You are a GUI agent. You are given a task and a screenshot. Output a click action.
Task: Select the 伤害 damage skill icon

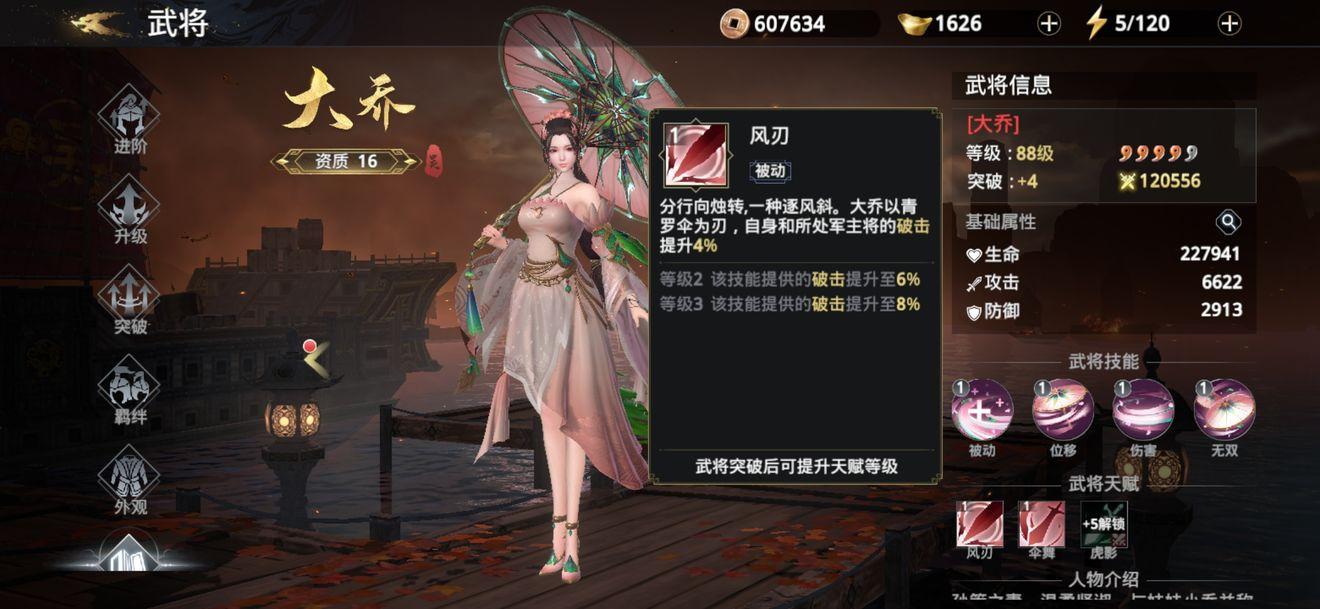coord(1143,410)
